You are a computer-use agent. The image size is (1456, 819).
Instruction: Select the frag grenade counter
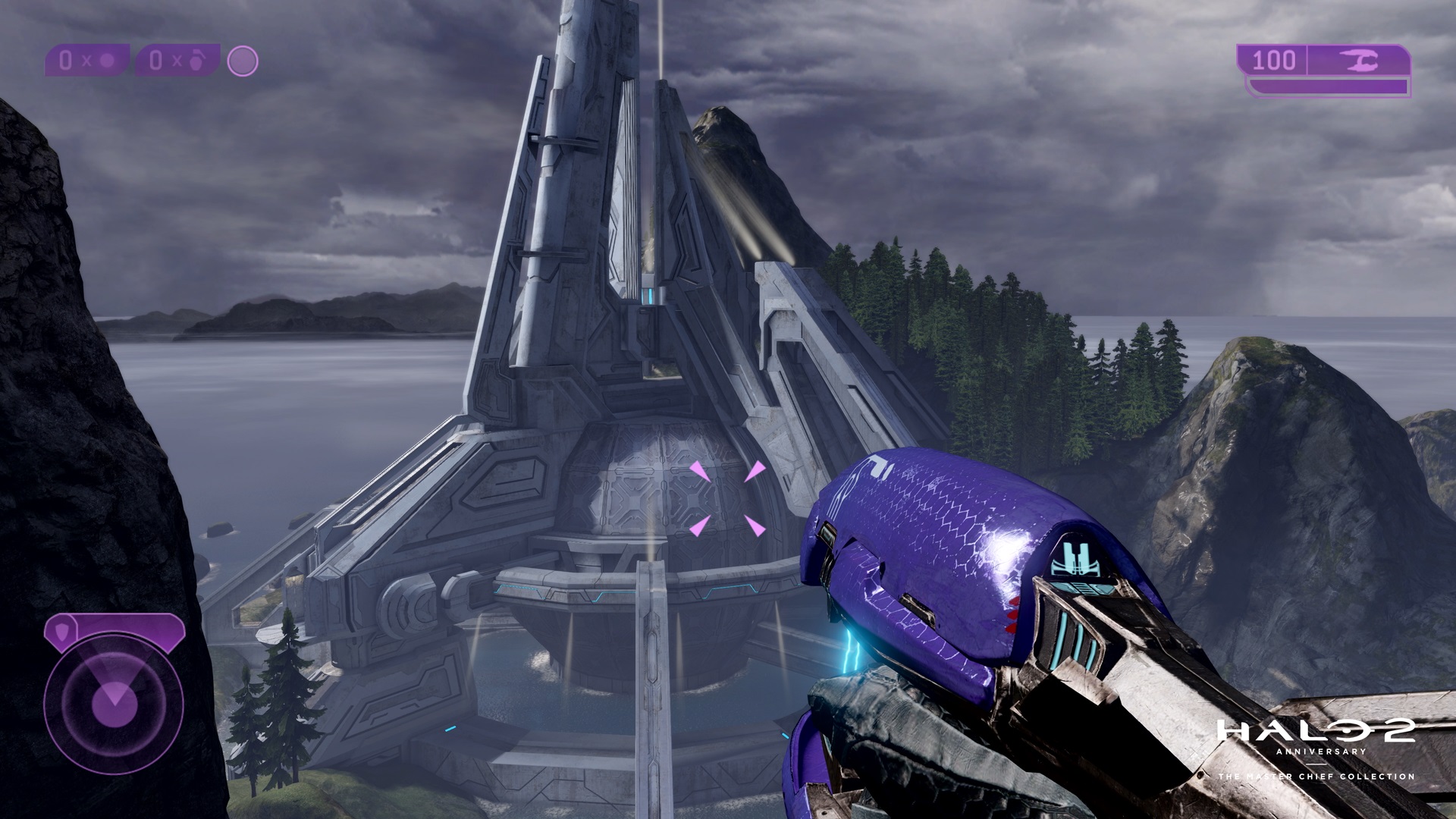point(177,61)
